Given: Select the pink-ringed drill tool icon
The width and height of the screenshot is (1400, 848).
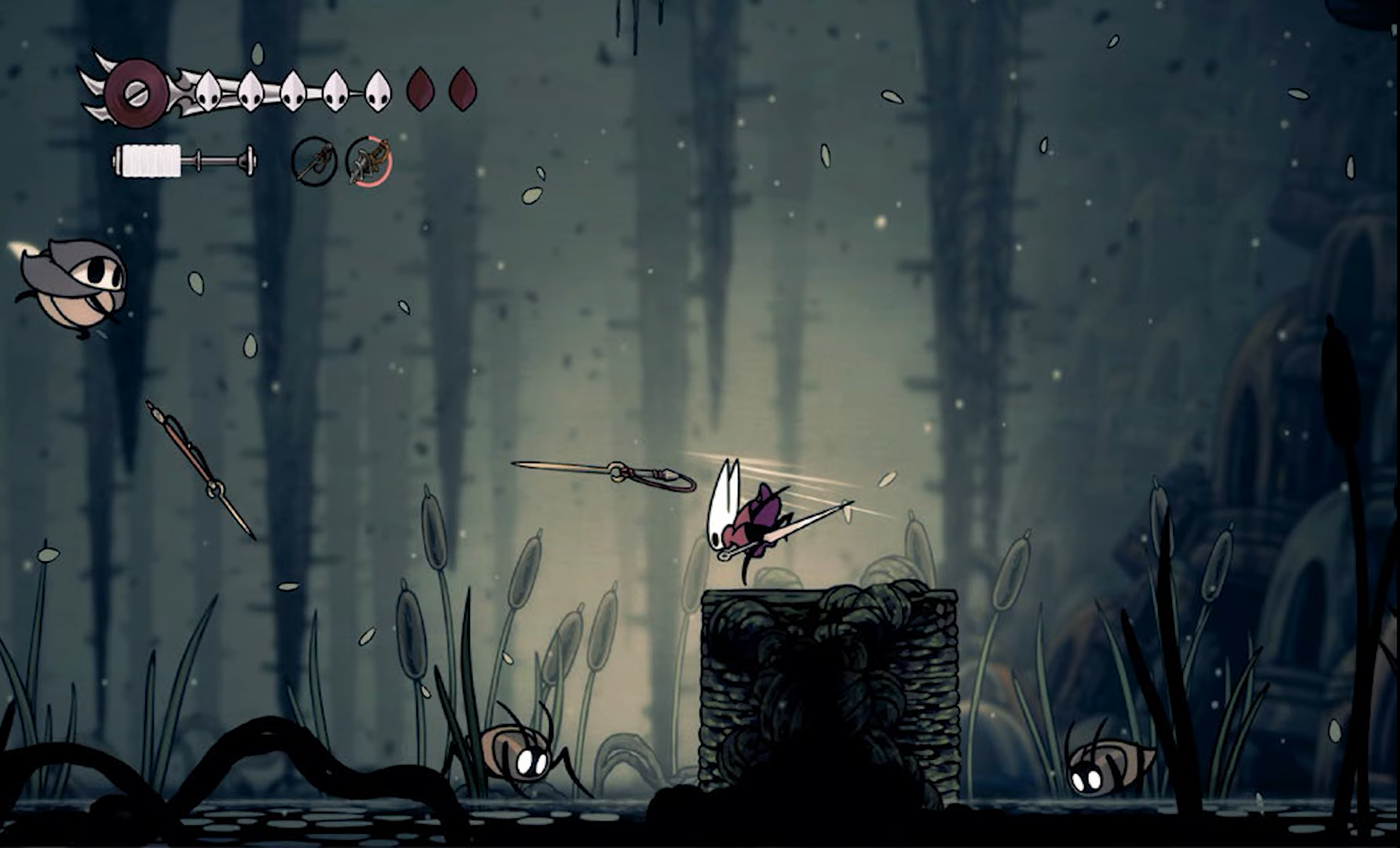Looking at the screenshot, I should pos(368,162).
